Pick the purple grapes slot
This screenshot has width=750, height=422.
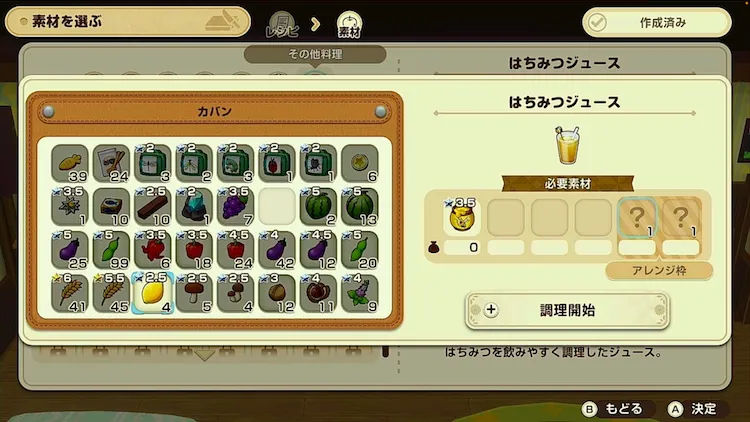point(235,207)
